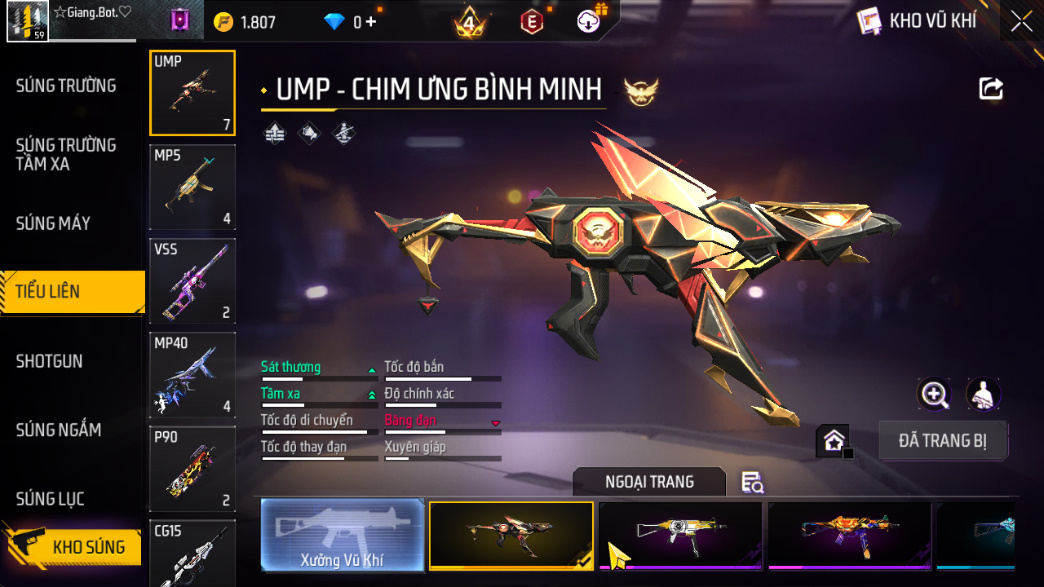
Task: Switch to the Súng Lục category
Action: point(50,499)
